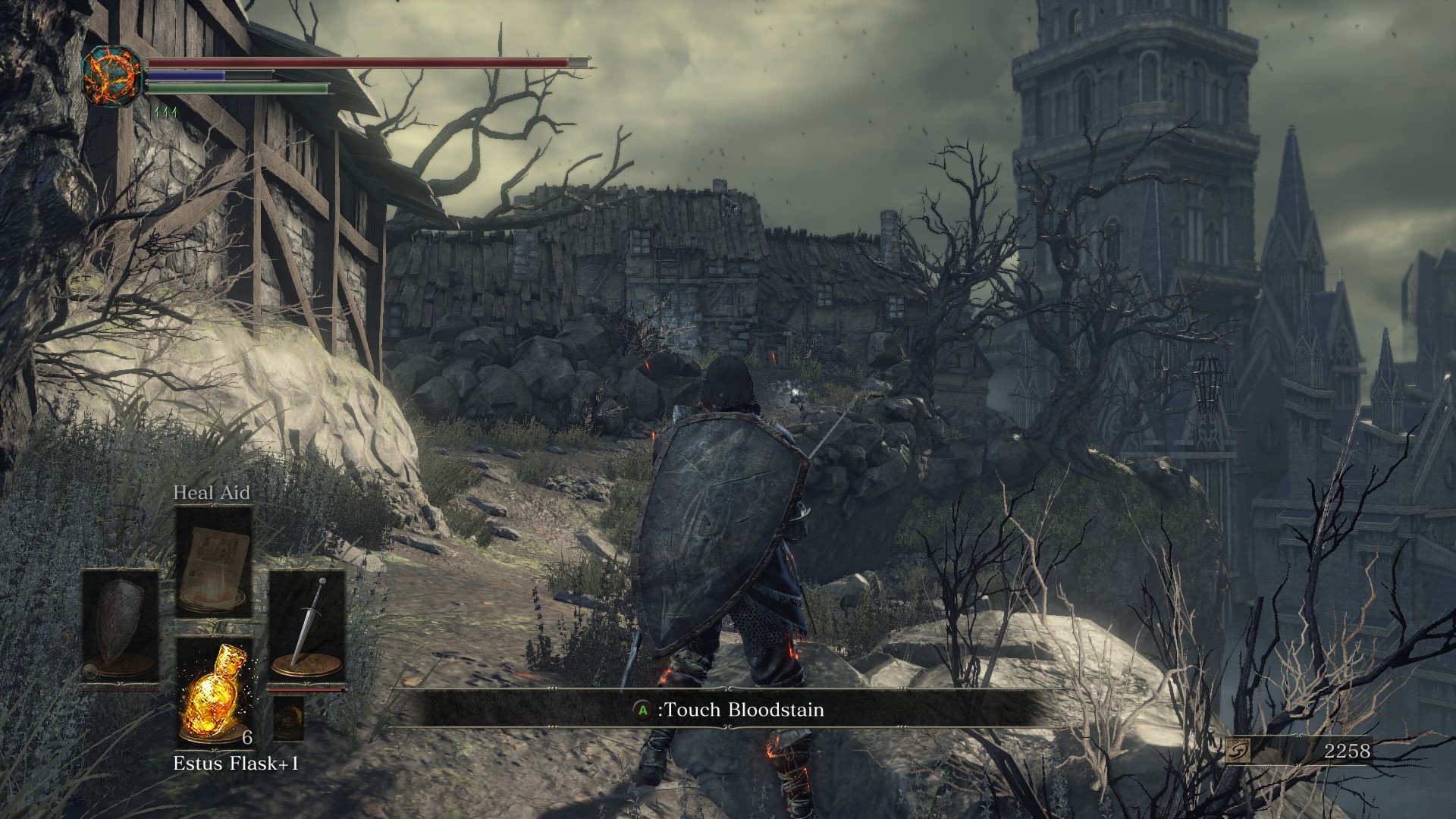Screen dimensions: 1456x819
Task: Select the Heal Aid spell slot
Action: tap(214, 562)
